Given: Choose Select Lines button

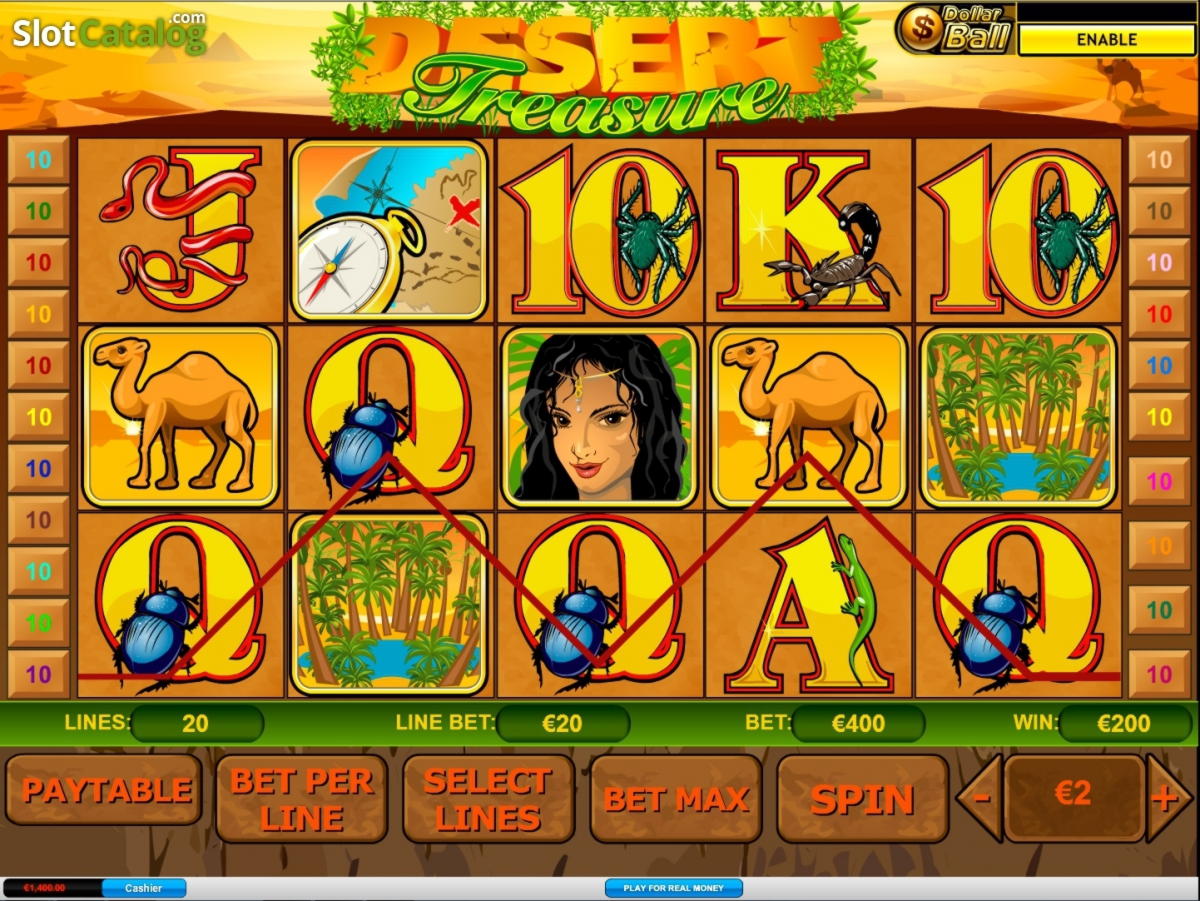Looking at the screenshot, I should [488, 799].
